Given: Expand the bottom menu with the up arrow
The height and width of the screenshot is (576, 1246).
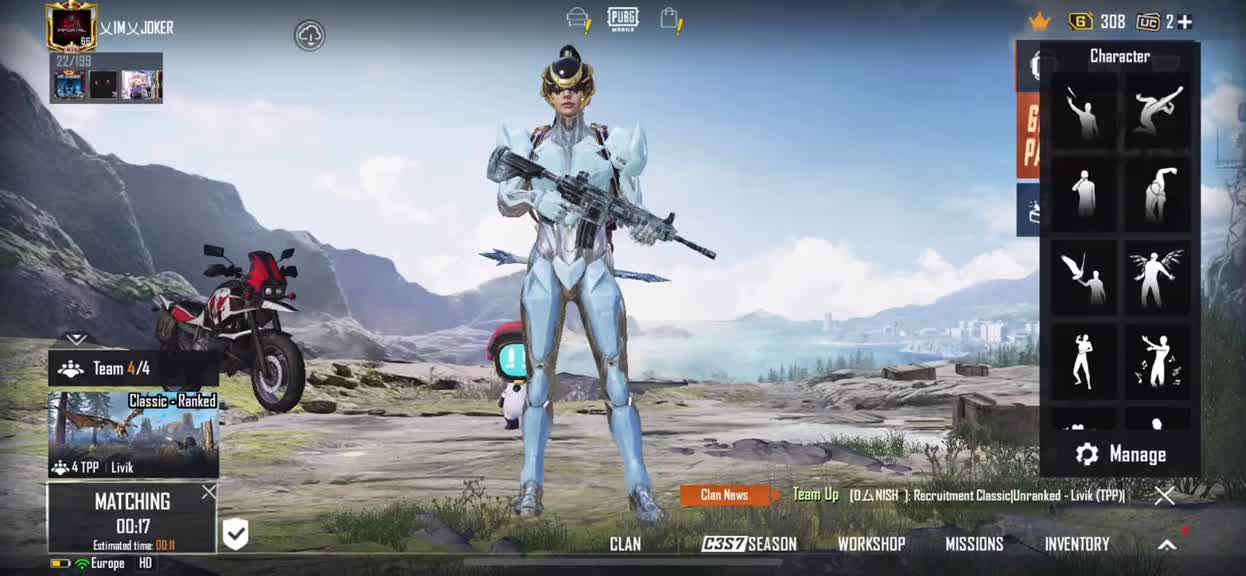Looking at the screenshot, I should (1167, 545).
